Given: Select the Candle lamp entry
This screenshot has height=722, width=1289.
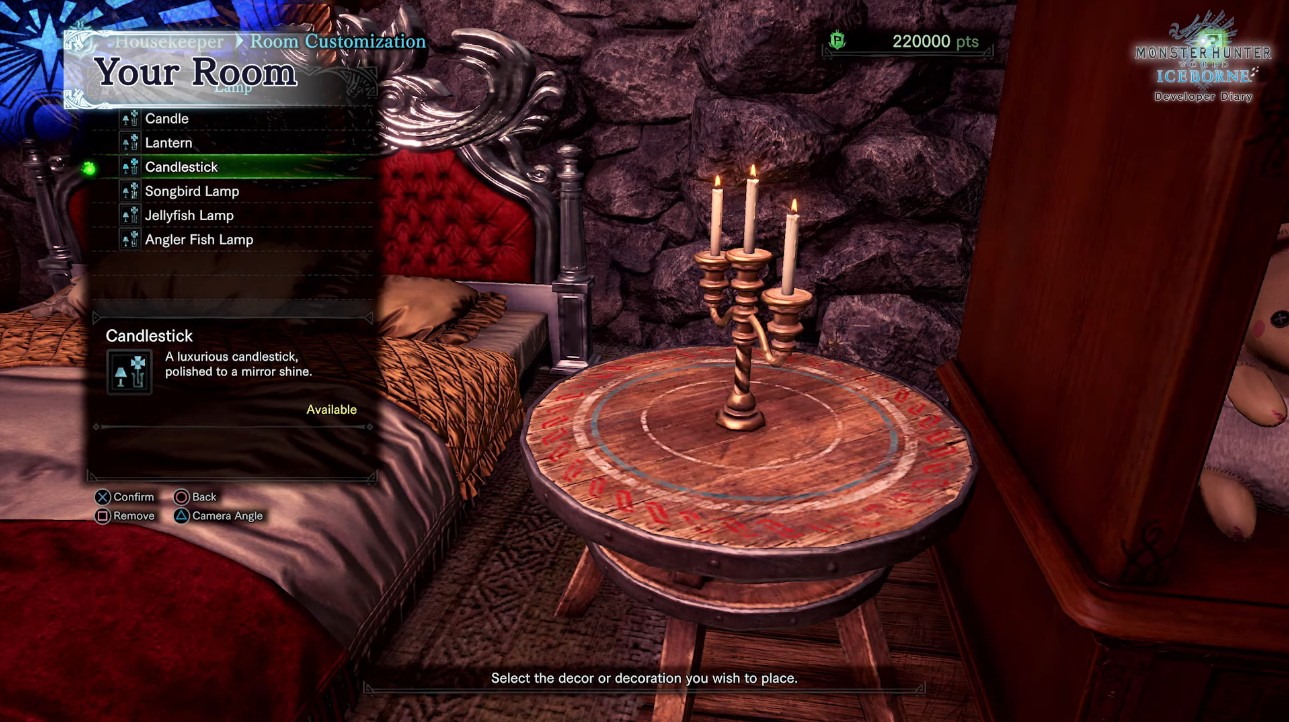Looking at the screenshot, I should 167,119.
